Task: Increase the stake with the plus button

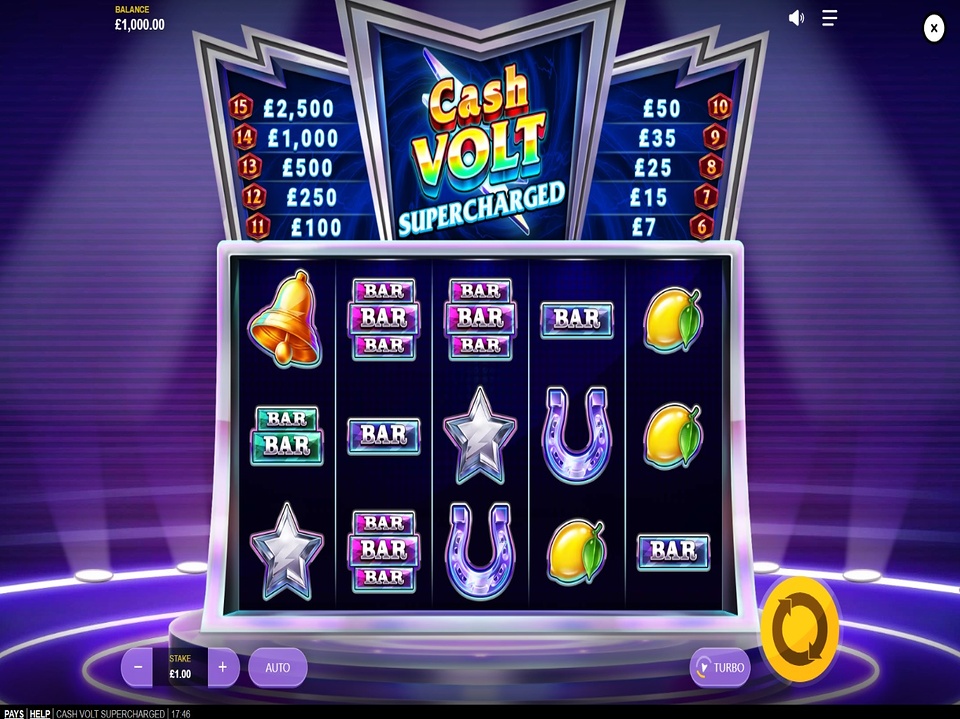Action: pyautogui.click(x=223, y=667)
